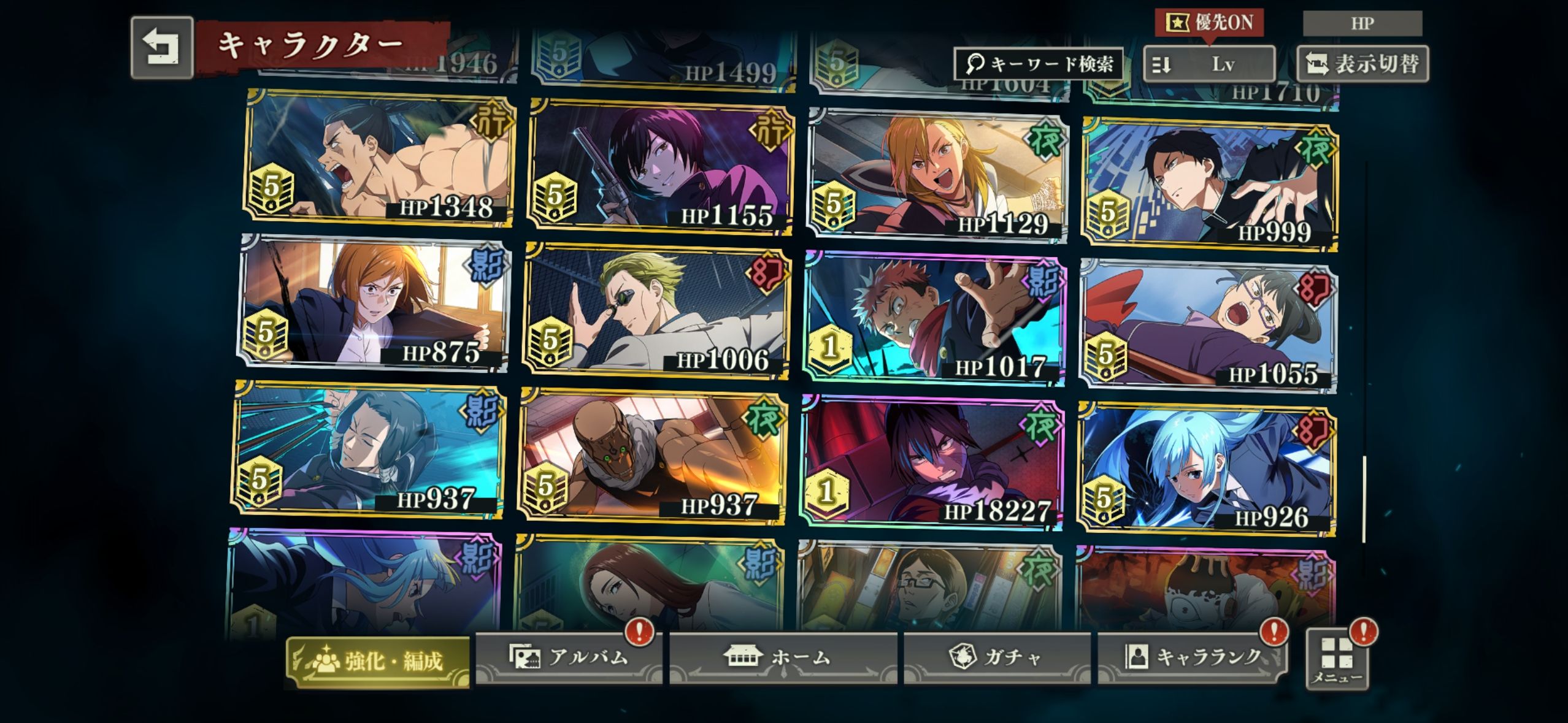This screenshot has width=1568, height=723.
Task: Toggle the 表示切替 display switch button
Action: pos(1362,64)
